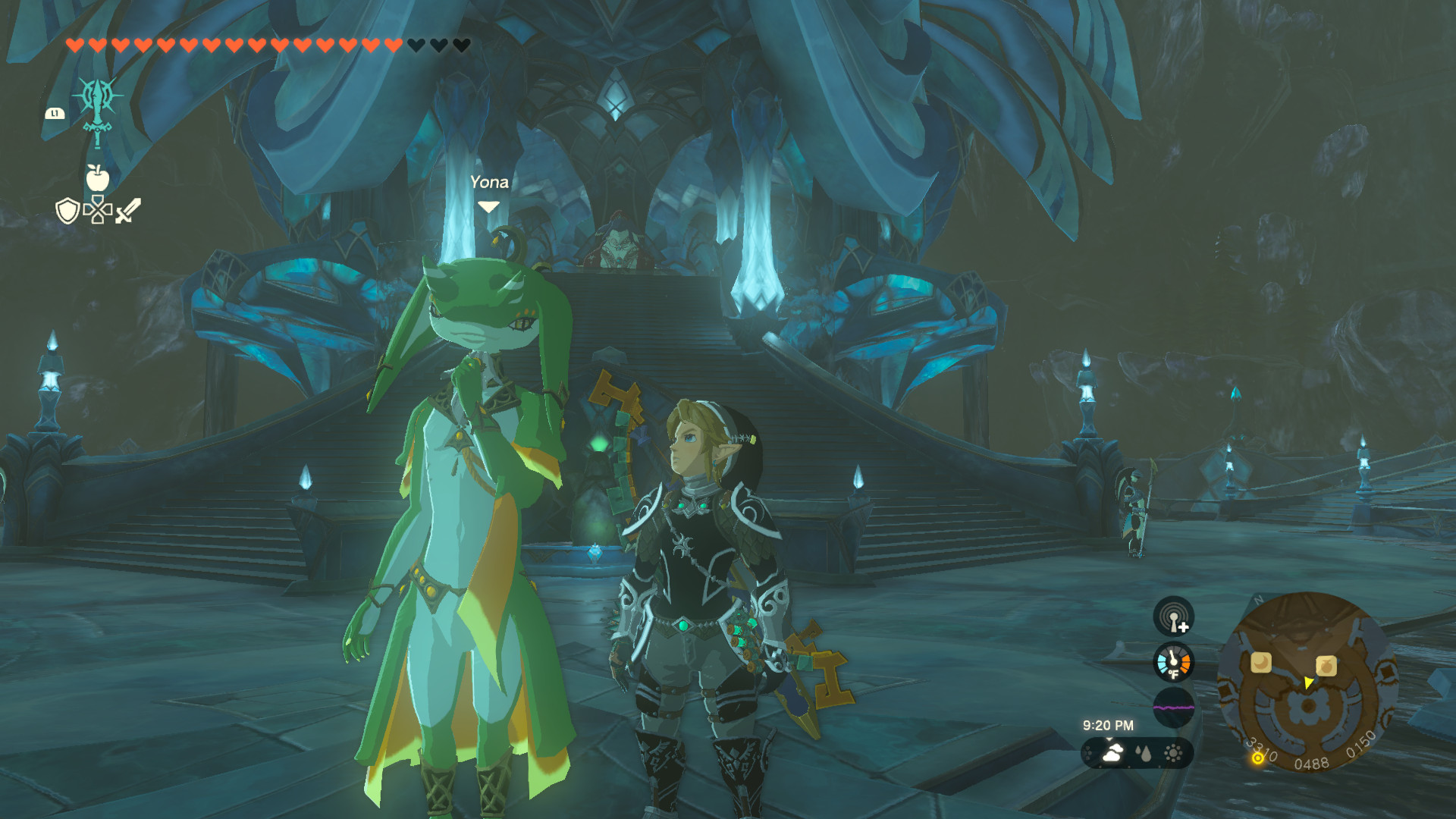Select the sword icon in the HUD

(127, 209)
